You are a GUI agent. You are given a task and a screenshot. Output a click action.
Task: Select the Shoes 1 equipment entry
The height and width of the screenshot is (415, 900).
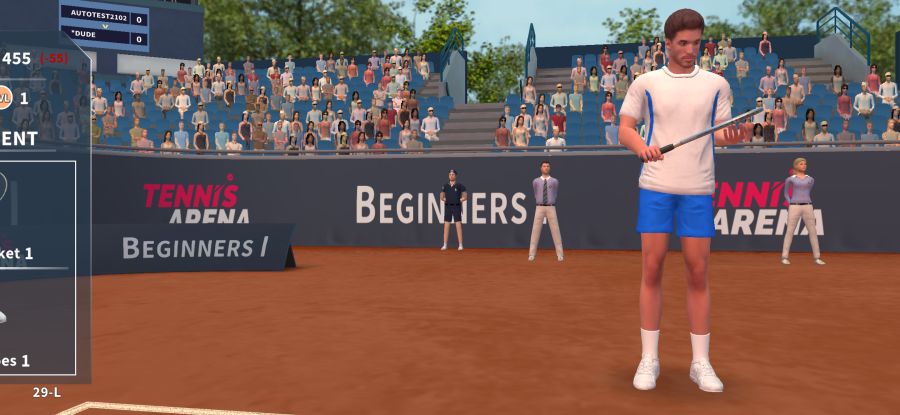[16, 360]
